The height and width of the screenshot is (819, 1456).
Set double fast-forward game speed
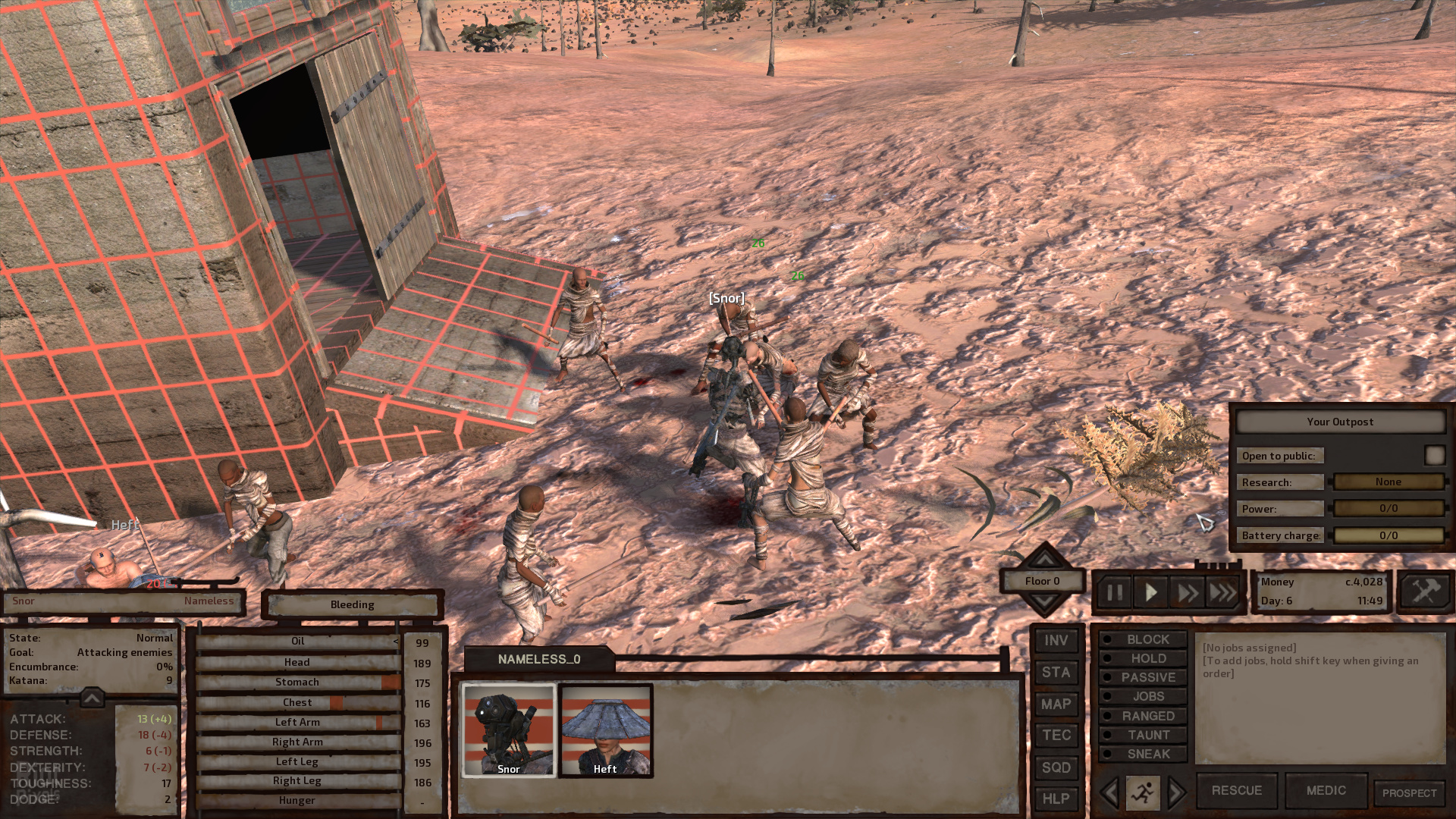point(1187,592)
